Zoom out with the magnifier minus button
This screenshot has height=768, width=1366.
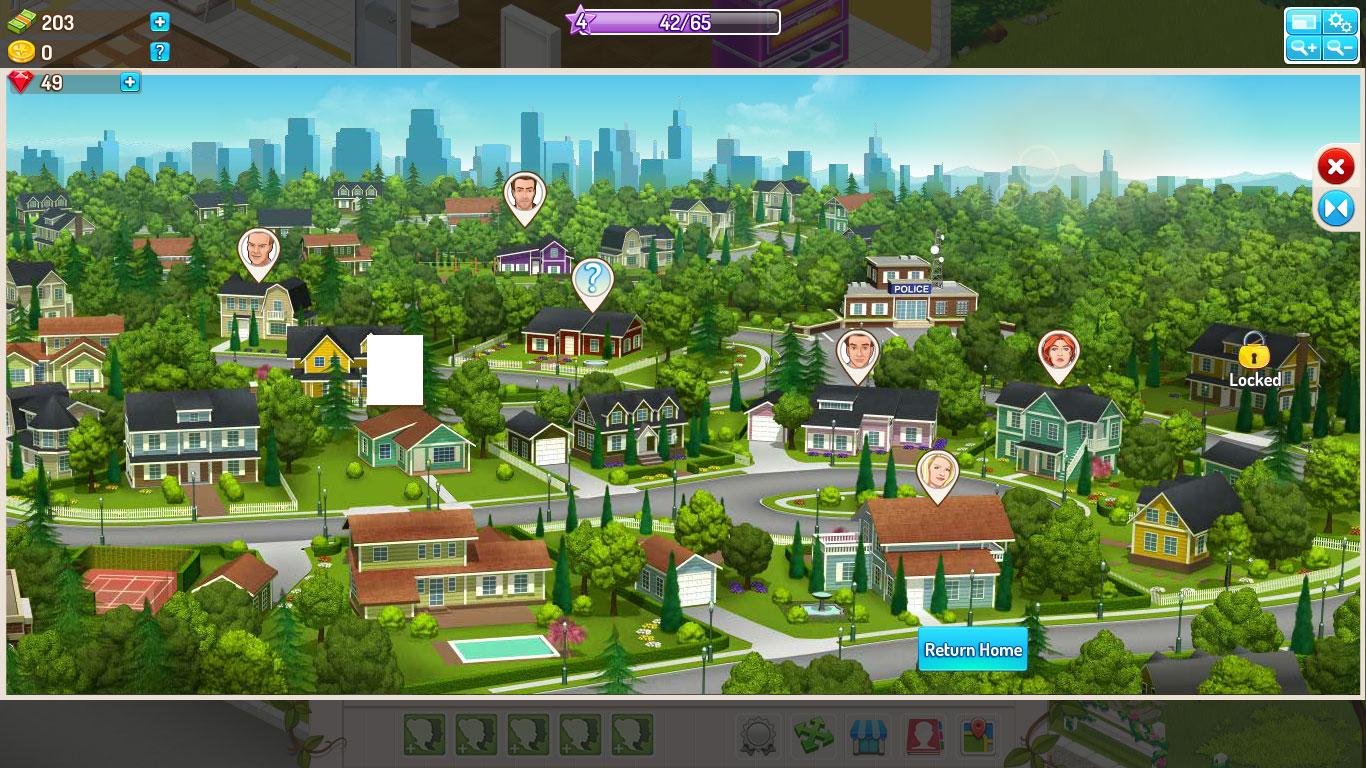[x=1339, y=48]
